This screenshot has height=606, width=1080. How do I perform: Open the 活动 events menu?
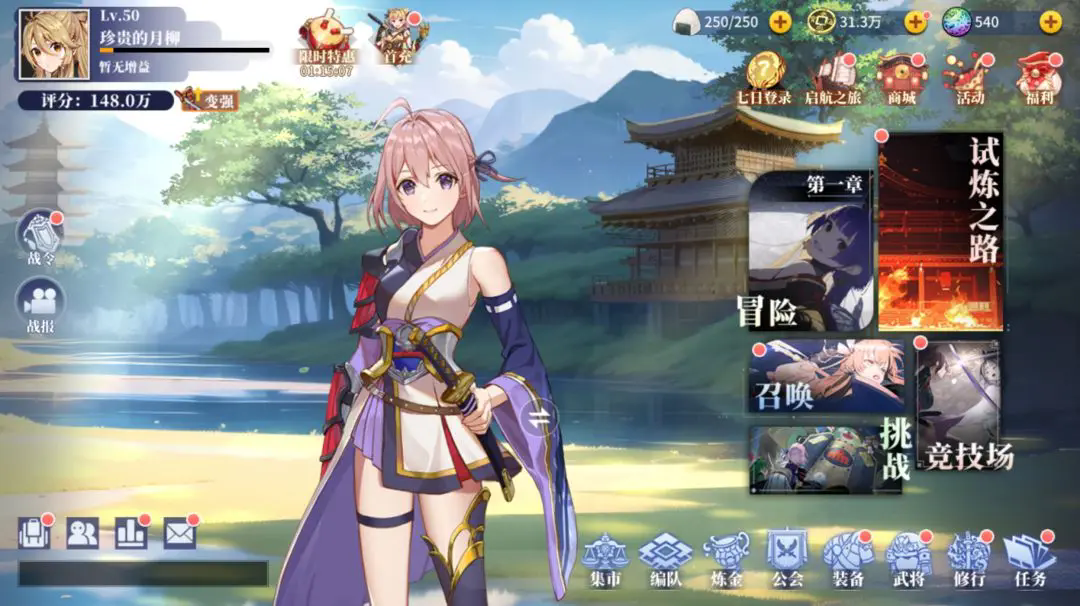click(967, 76)
